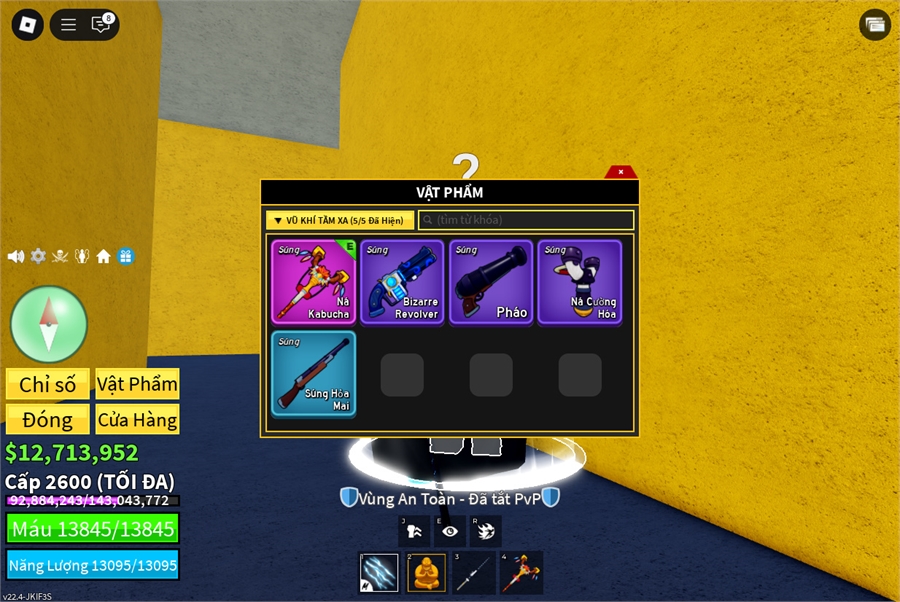Click the pirate skull and swords icon
The width and height of the screenshot is (900, 602).
60,256
